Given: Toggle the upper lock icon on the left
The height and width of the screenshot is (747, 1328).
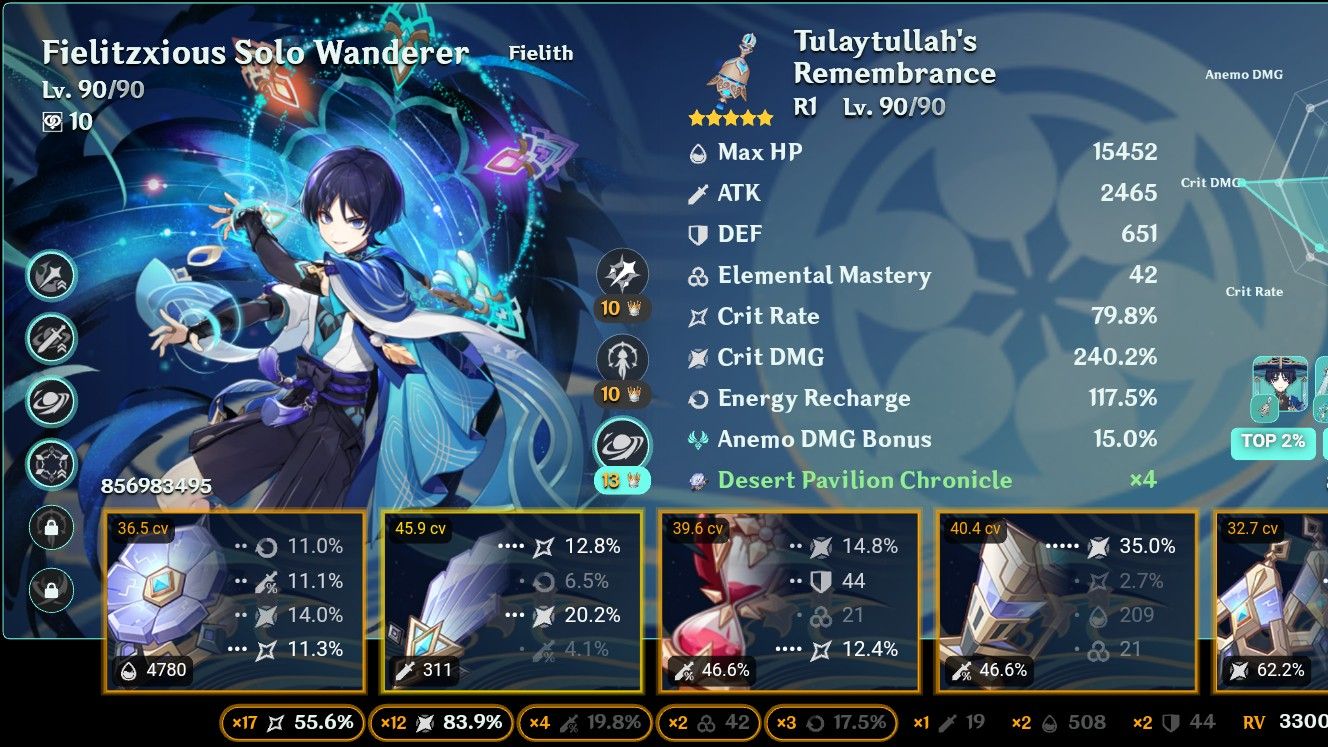Looking at the screenshot, I should pyautogui.click(x=51, y=528).
